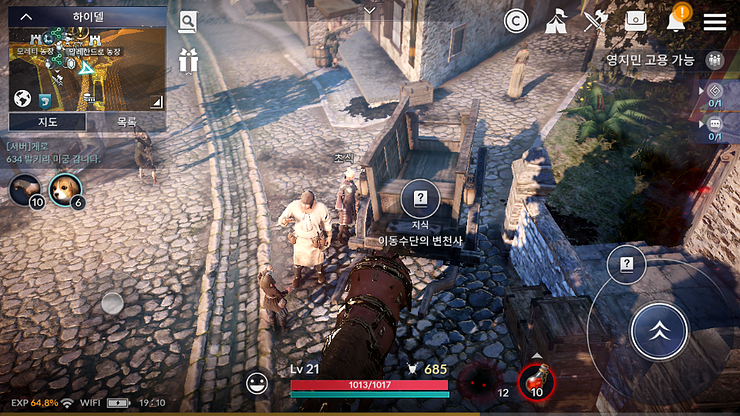Open the hamburger main menu

[x=714, y=21]
